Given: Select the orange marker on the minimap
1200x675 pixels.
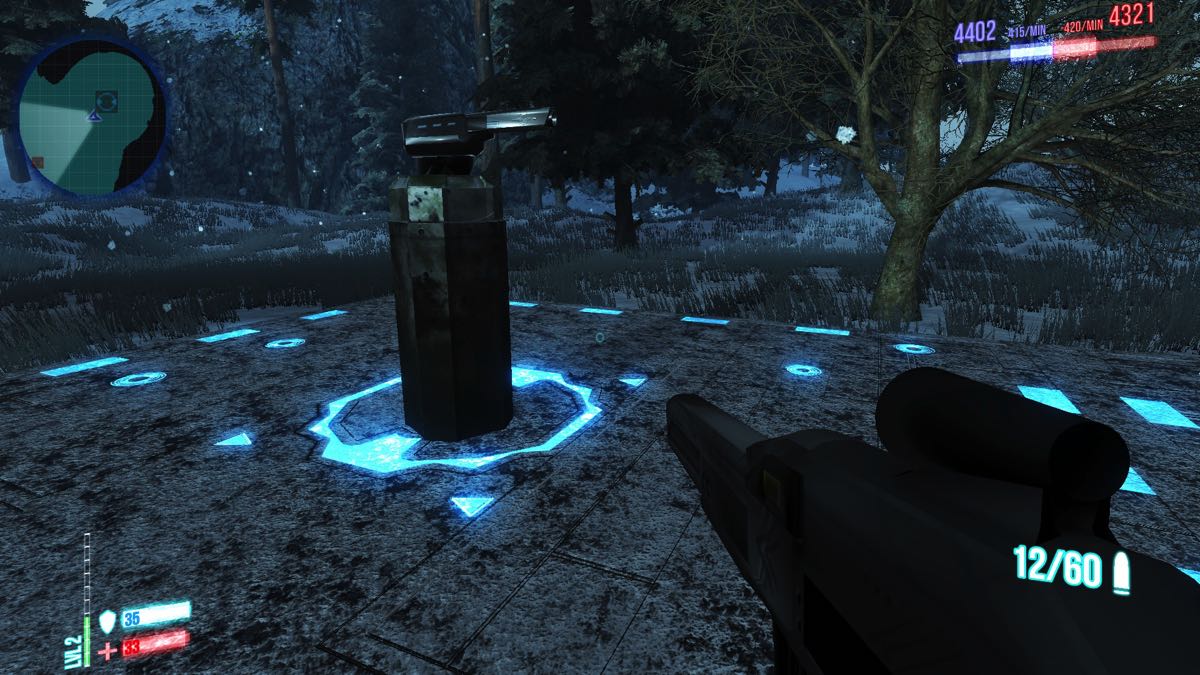Looking at the screenshot, I should click(37, 162).
